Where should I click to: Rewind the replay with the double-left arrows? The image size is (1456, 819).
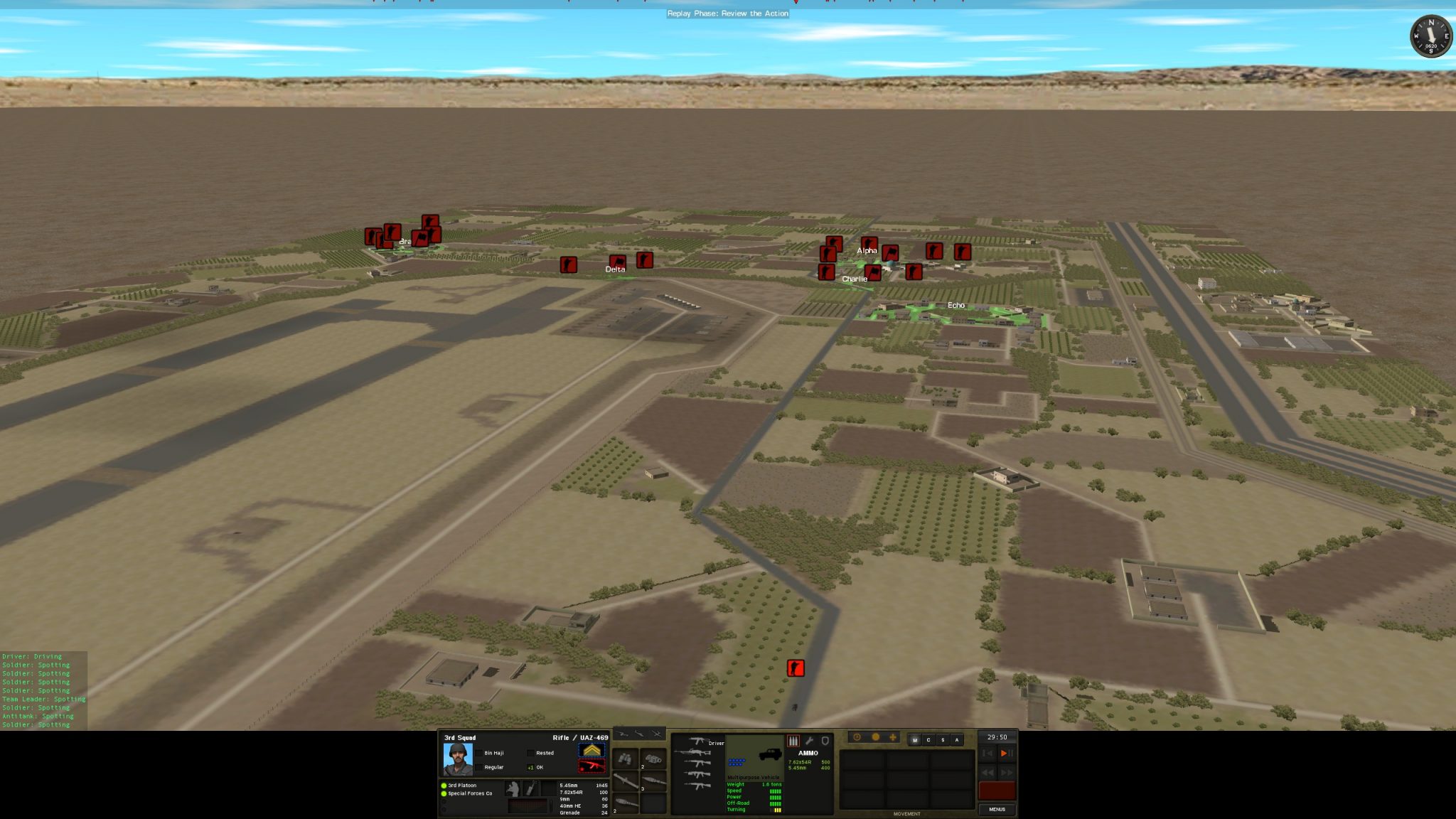point(987,772)
